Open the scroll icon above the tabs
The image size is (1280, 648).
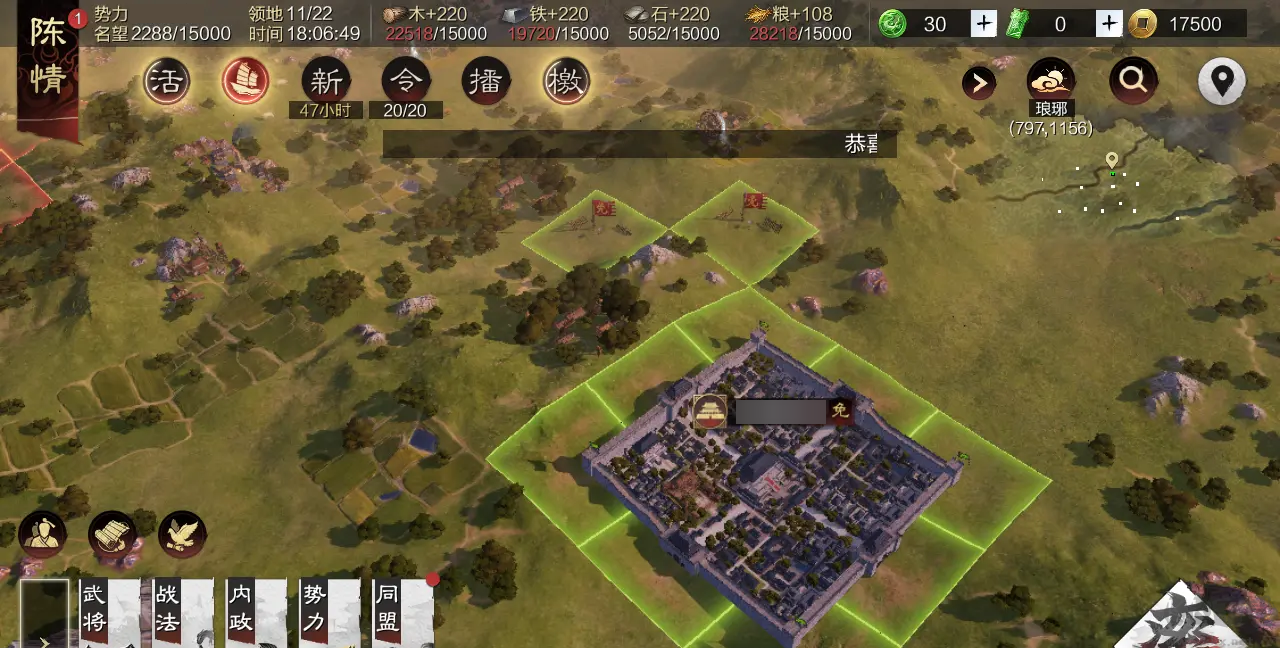point(112,535)
